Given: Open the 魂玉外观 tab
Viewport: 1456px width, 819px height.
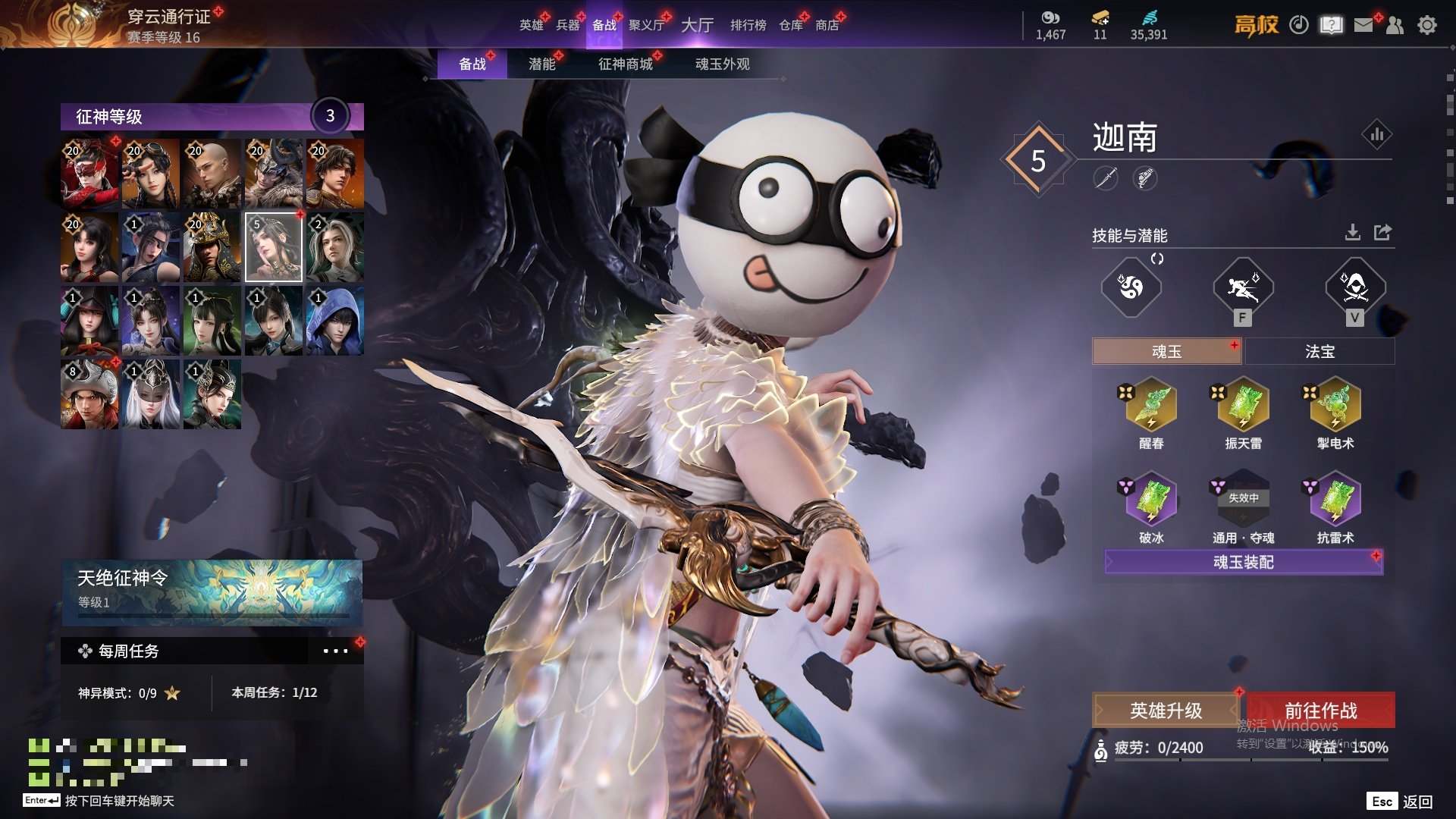Looking at the screenshot, I should click(722, 64).
